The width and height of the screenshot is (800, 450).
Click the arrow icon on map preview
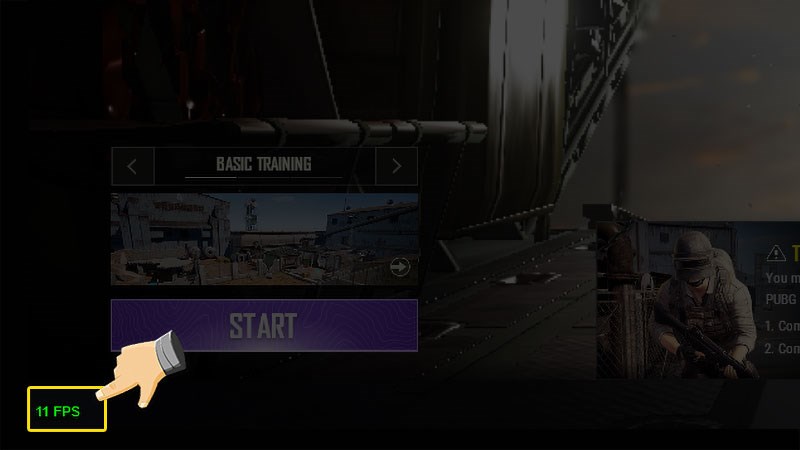pyautogui.click(x=400, y=267)
